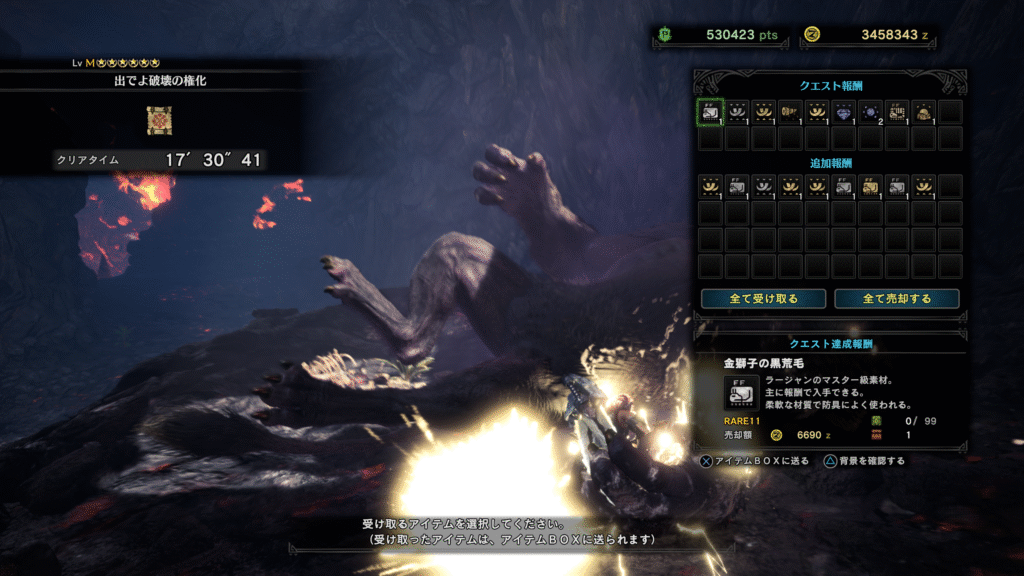Pick the sparkling blue orb reward with quantity 2
This screenshot has height=576, width=1024.
[870, 112]
